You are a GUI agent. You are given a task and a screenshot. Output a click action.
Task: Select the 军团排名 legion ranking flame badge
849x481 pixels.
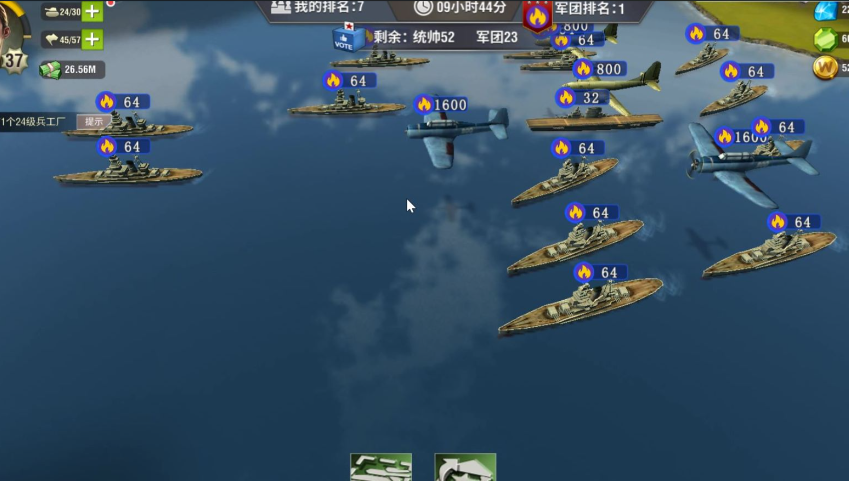(538, 16)
